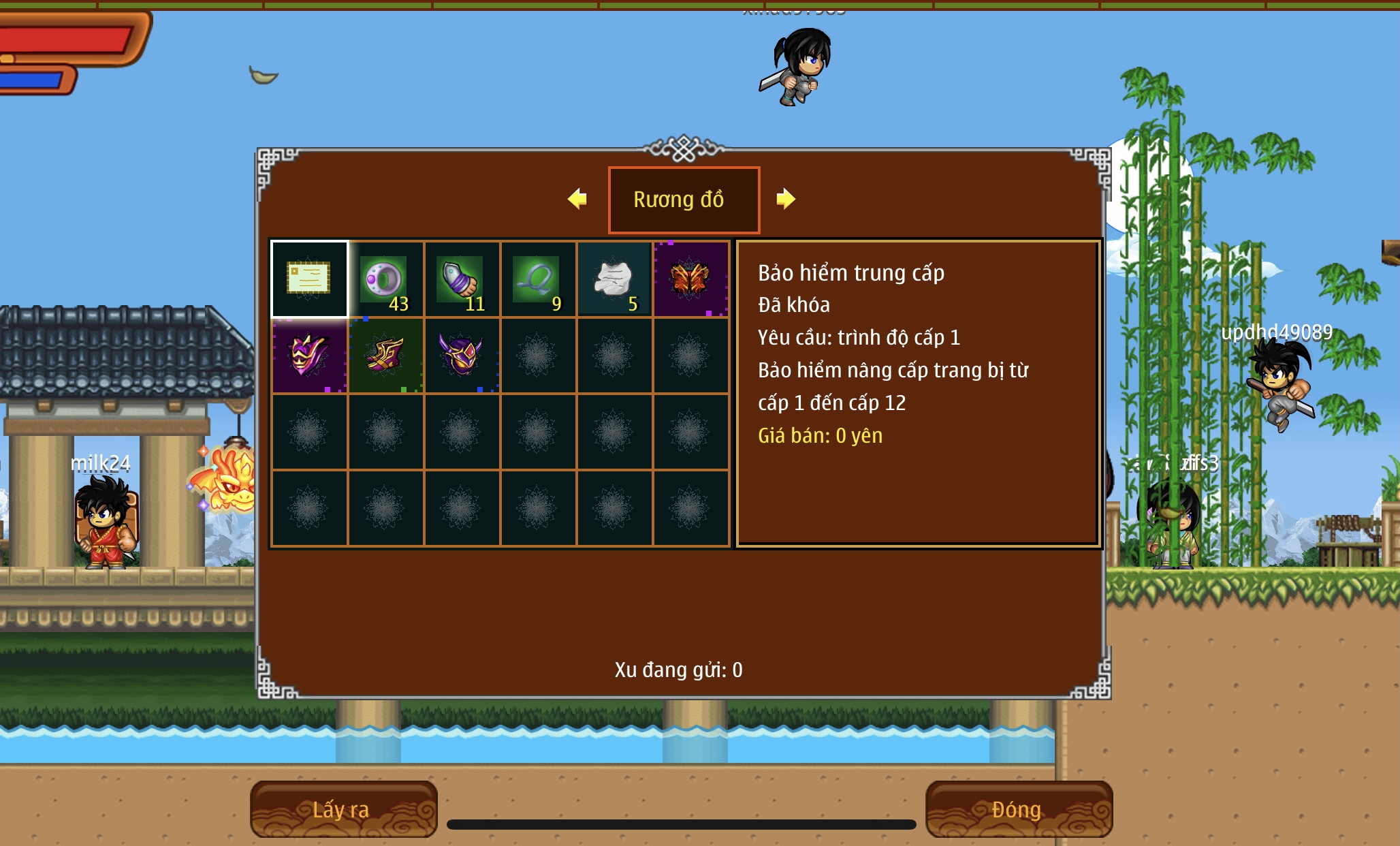Select the golden boots item
Image resolution: width=1400 pixels, height=846 pixels.
point(385,356)
